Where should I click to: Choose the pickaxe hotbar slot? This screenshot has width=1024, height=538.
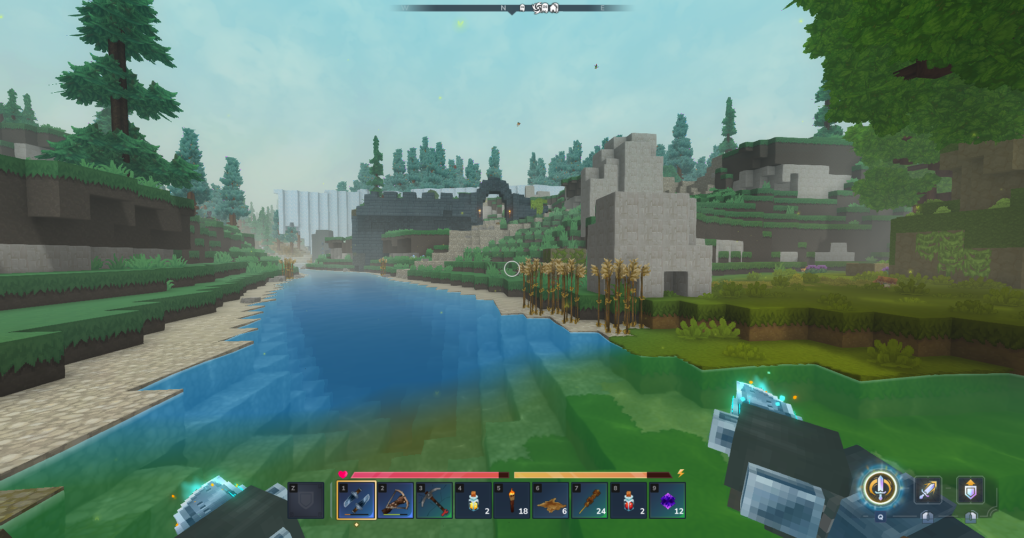(x=434, y=500)
